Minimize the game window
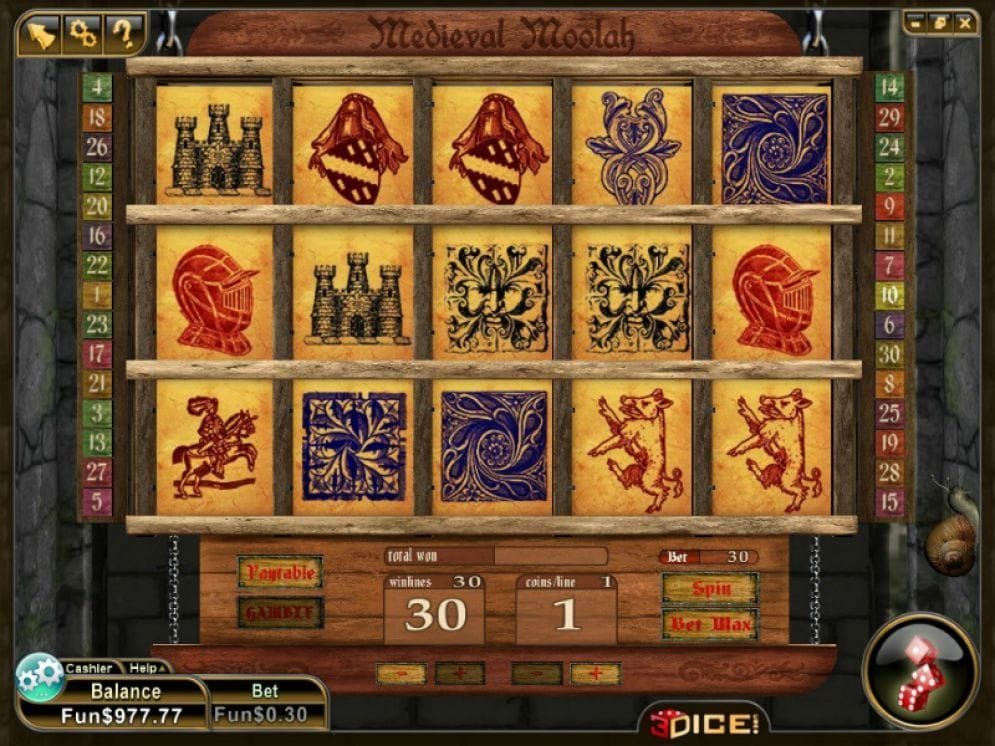 point(917,21)
